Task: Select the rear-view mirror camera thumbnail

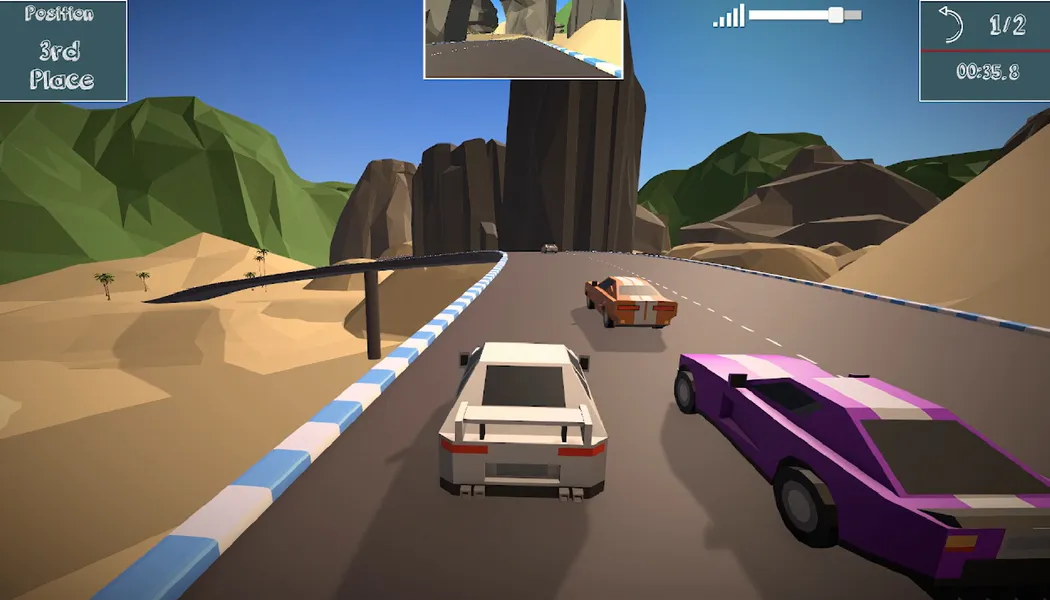Action: (x=524, y=38)
